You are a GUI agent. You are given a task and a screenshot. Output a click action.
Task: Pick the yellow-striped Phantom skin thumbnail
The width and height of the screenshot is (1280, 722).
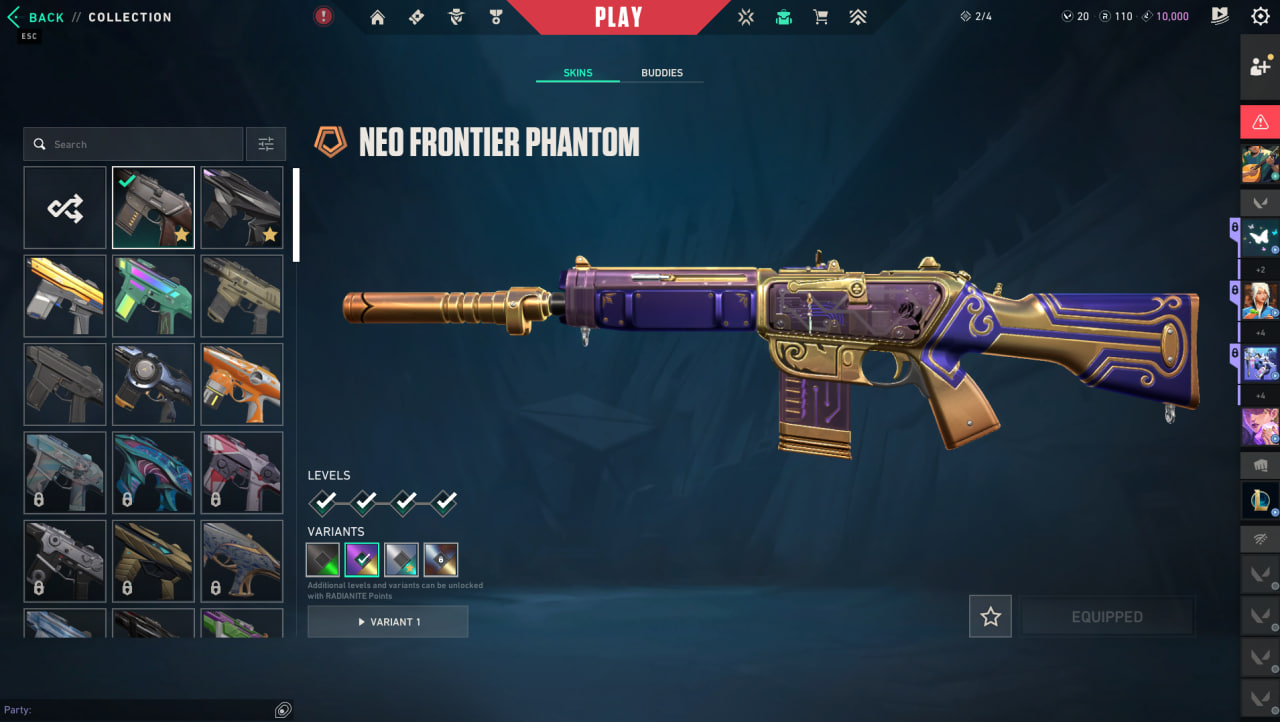coord(65,296)
